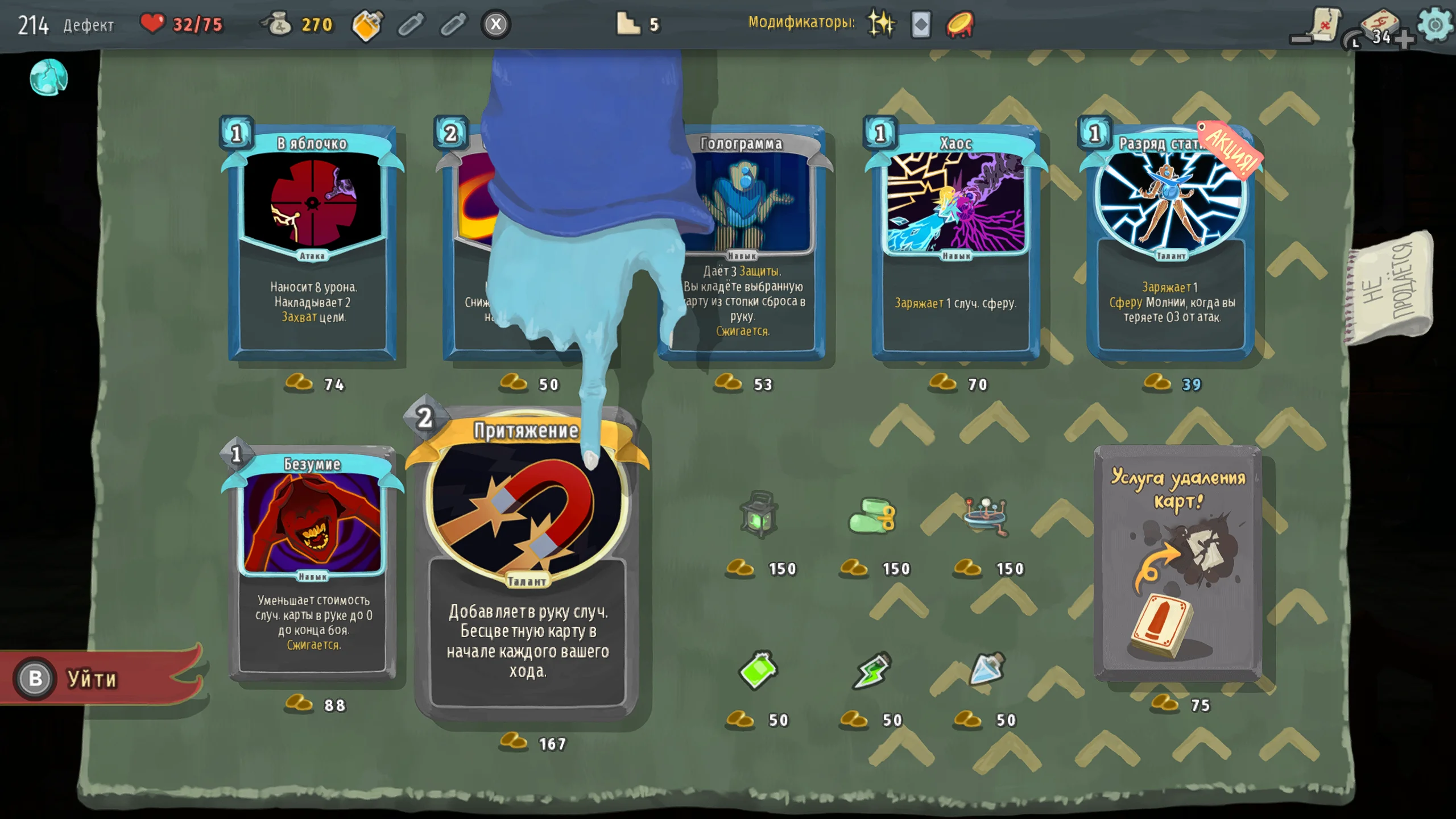Open the map scroll icon
Screen dimensions: 1456x819
pyautogui.click(x=1323, y=25)
